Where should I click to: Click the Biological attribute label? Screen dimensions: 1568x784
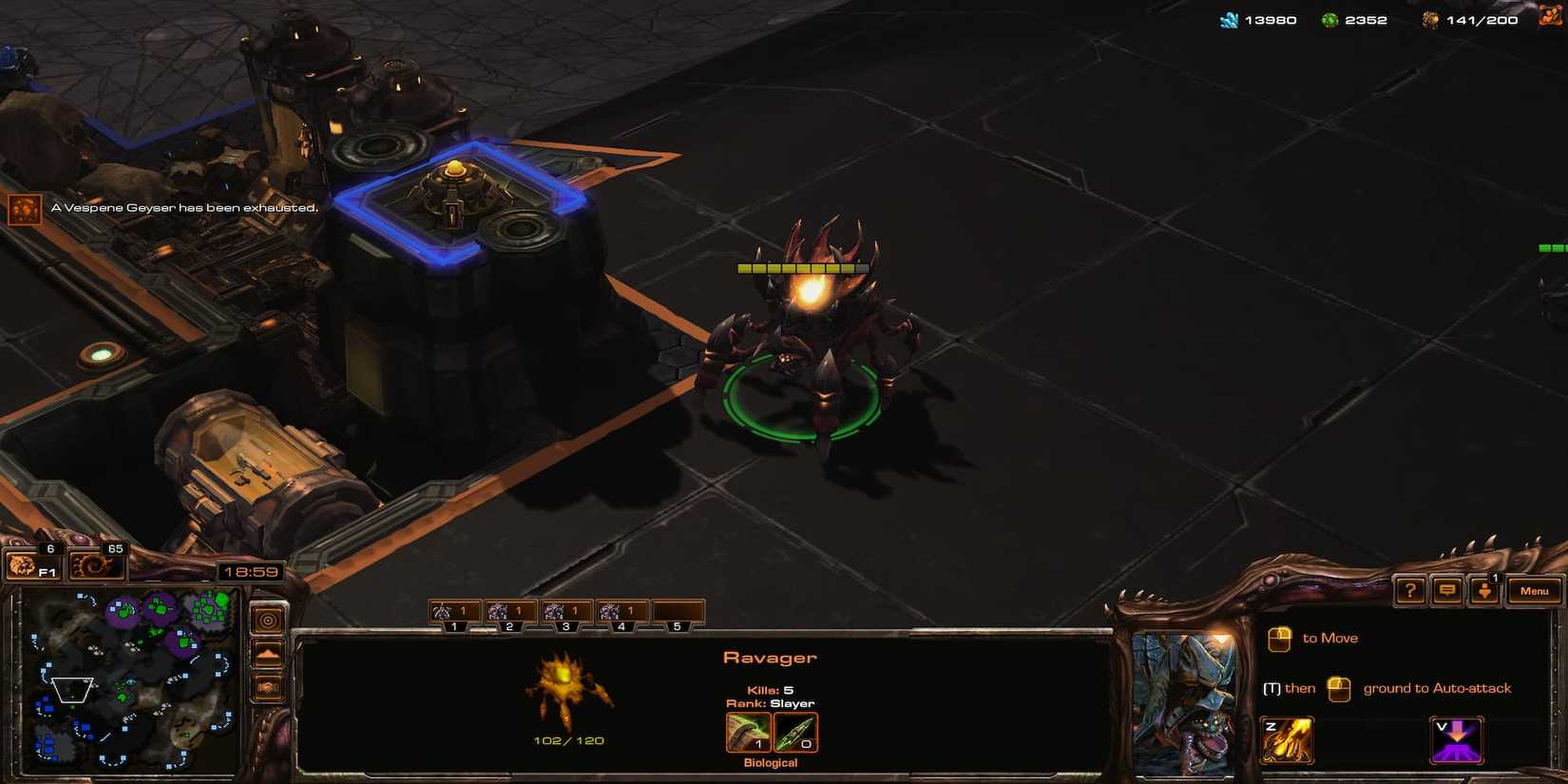coord(770,762)
